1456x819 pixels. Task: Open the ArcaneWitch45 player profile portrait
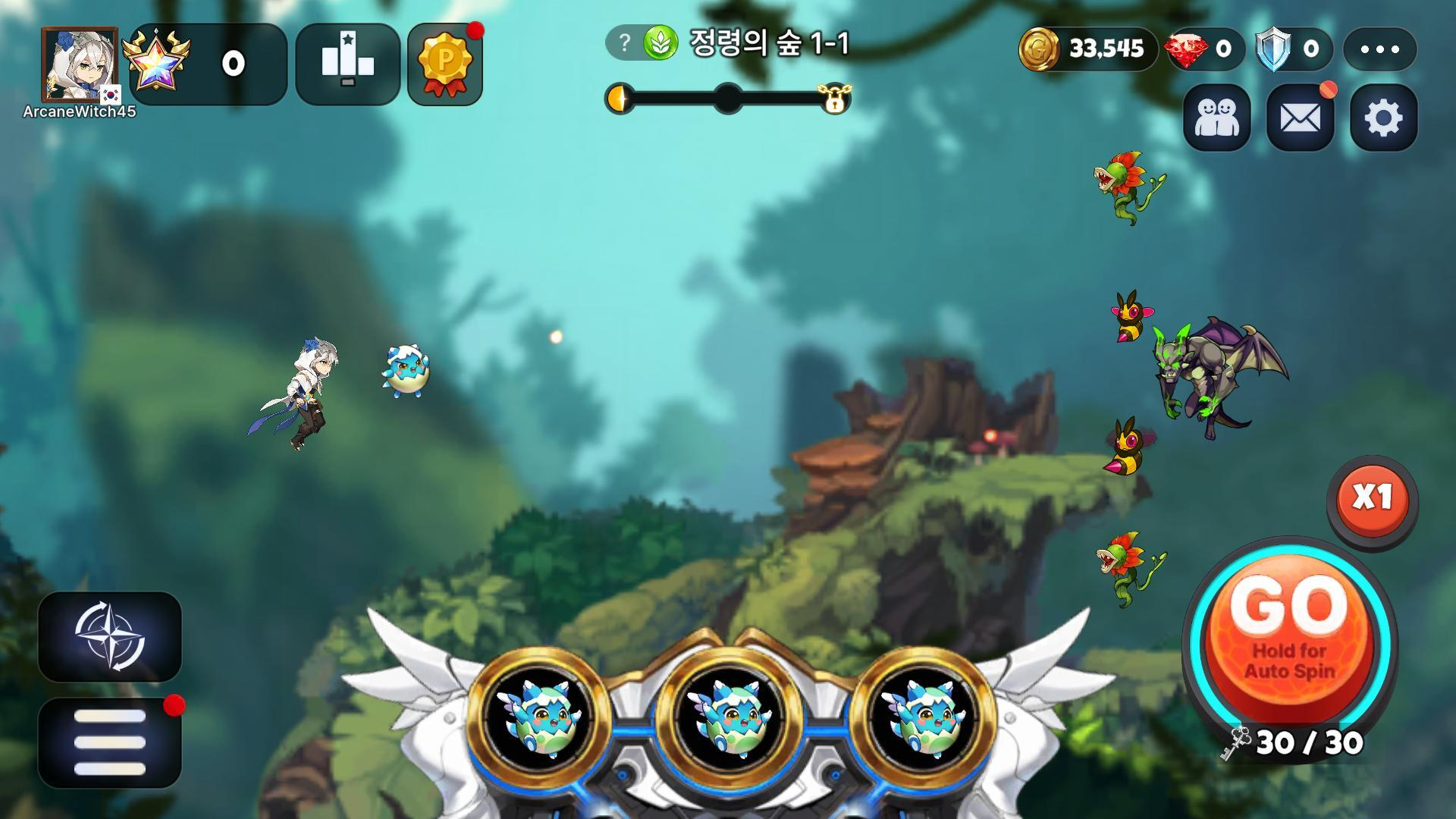tap(80, 66)
